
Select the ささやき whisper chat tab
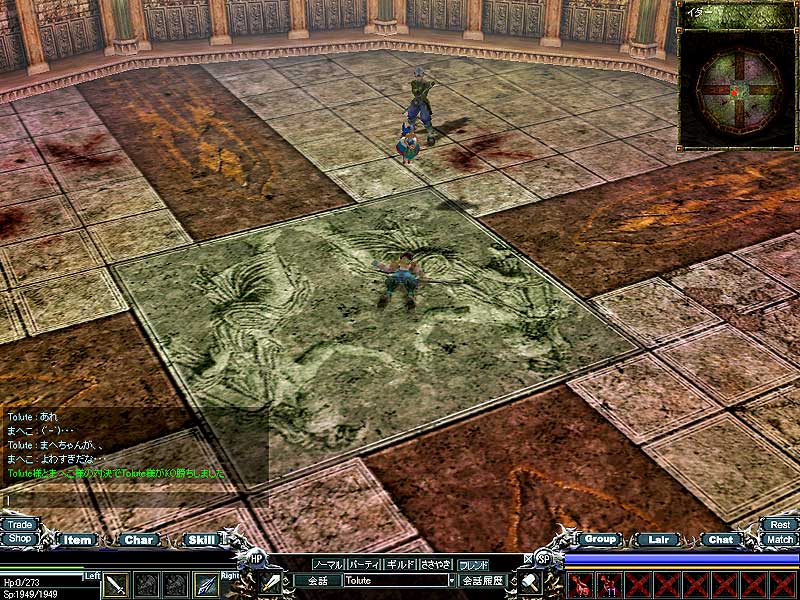(x=436, y=564)
